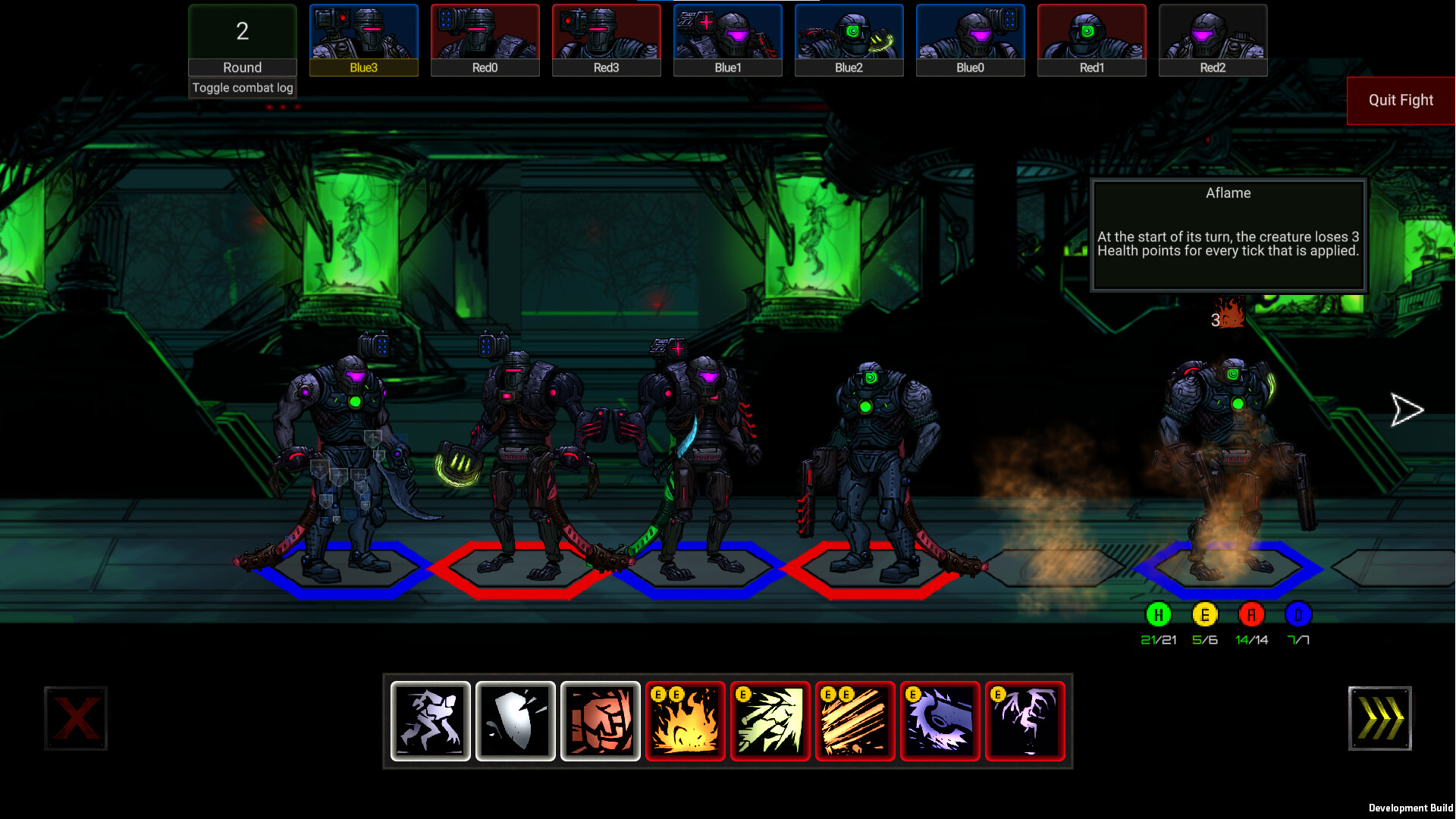Image resolution: width=1456 pixels, height=819 pixels.
Task: Click the white next-turn arrow indicator
Action: pos(1407,409)
